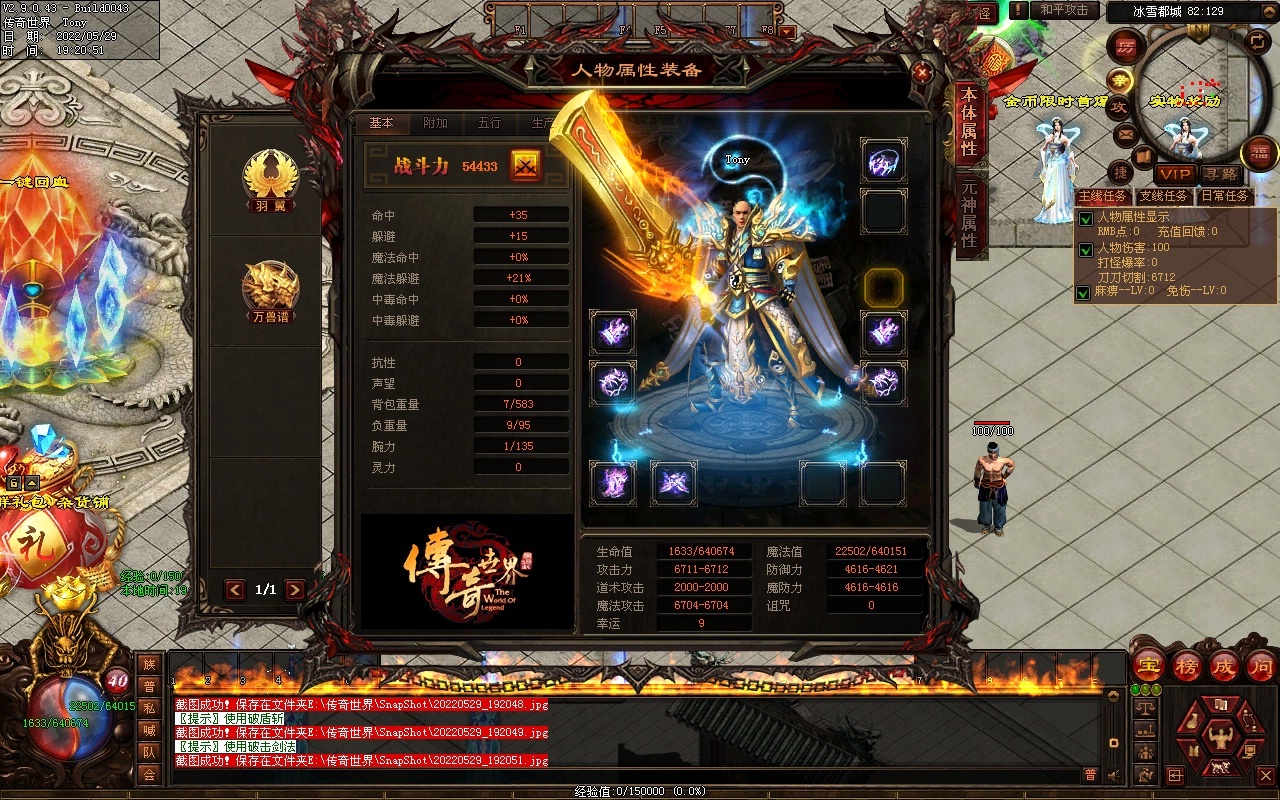The height and width of the screenshot is (800, 1280).
Task: Close the 人物属性装备 character panel
Action: point(922,72)
